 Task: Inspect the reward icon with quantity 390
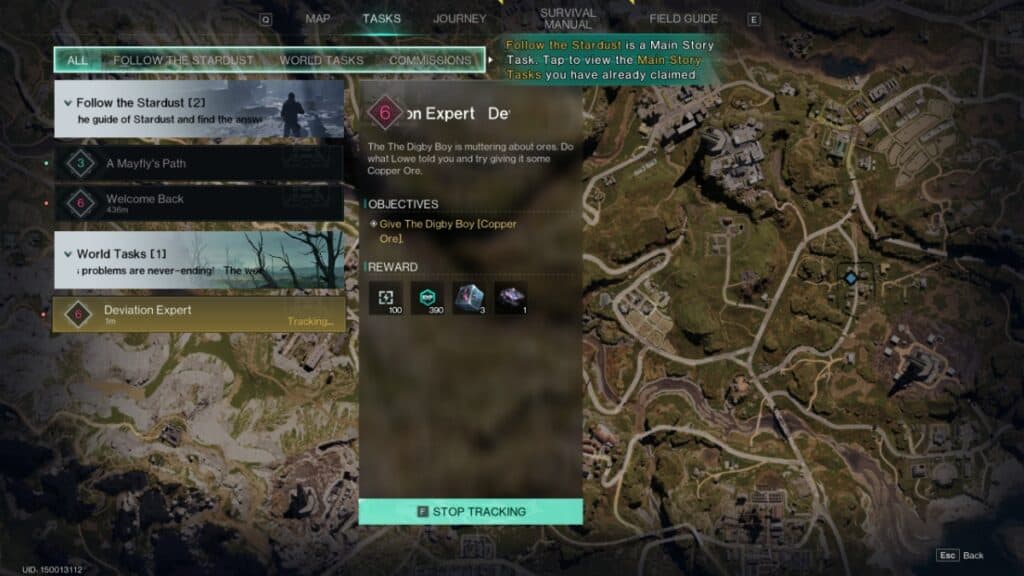(427, 298)
